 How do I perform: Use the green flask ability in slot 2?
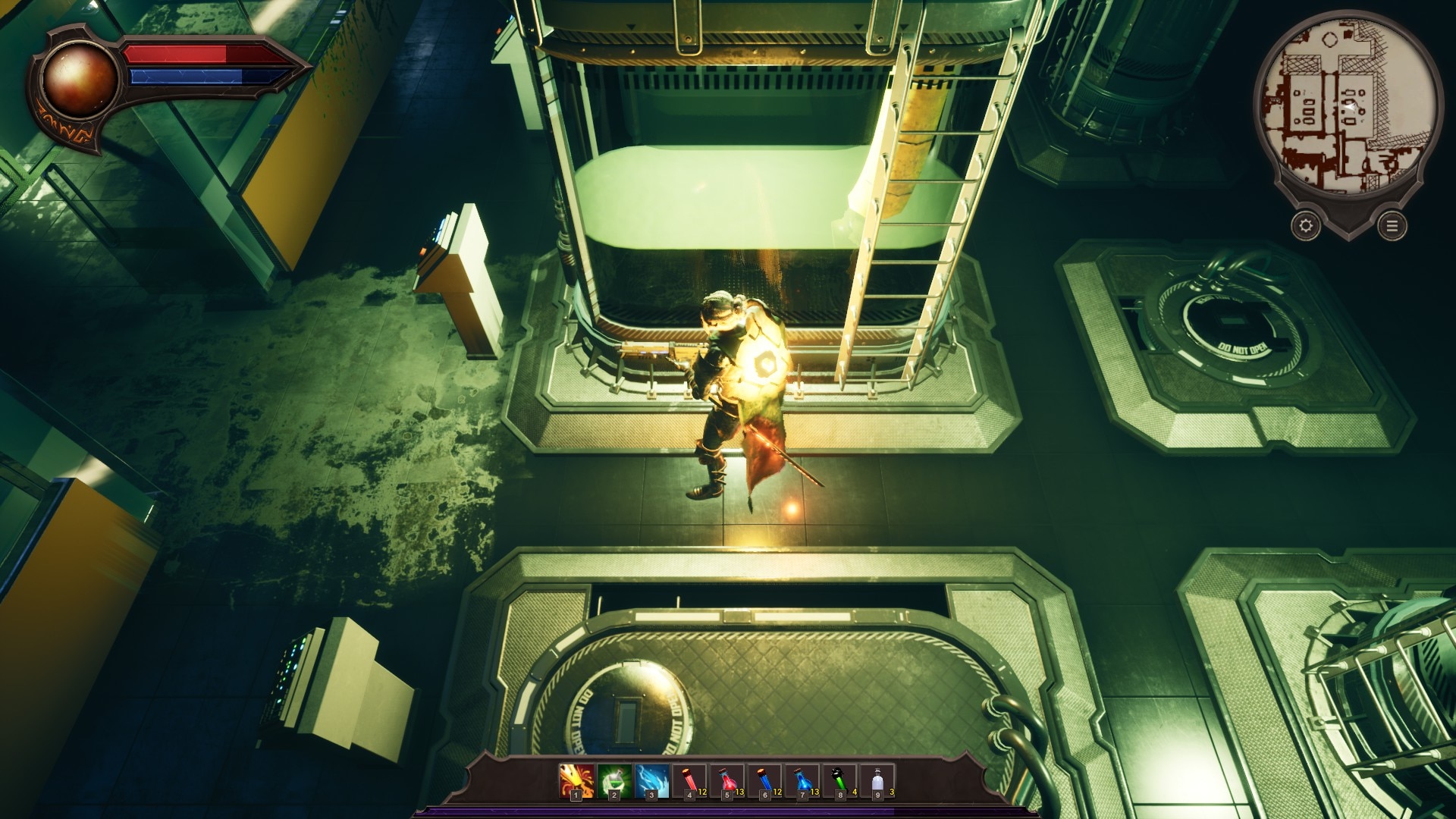point(614,781)
